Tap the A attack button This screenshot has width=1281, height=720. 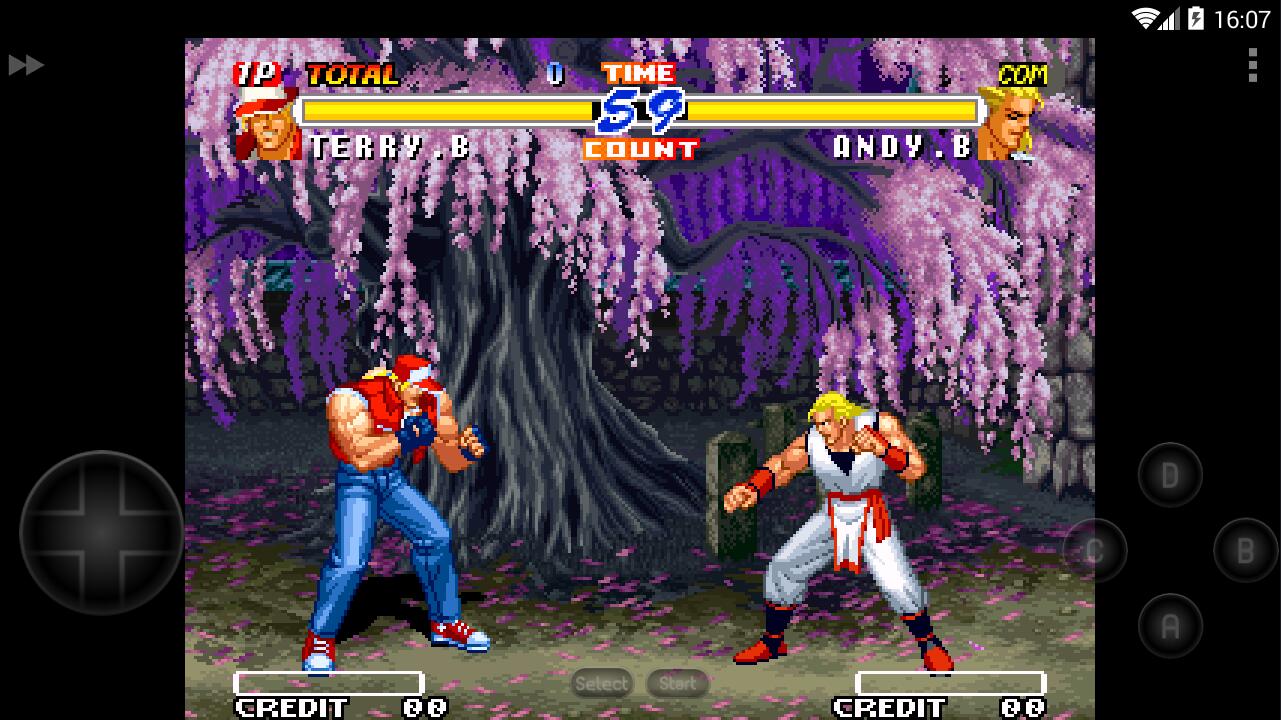tap(1170, 626)
